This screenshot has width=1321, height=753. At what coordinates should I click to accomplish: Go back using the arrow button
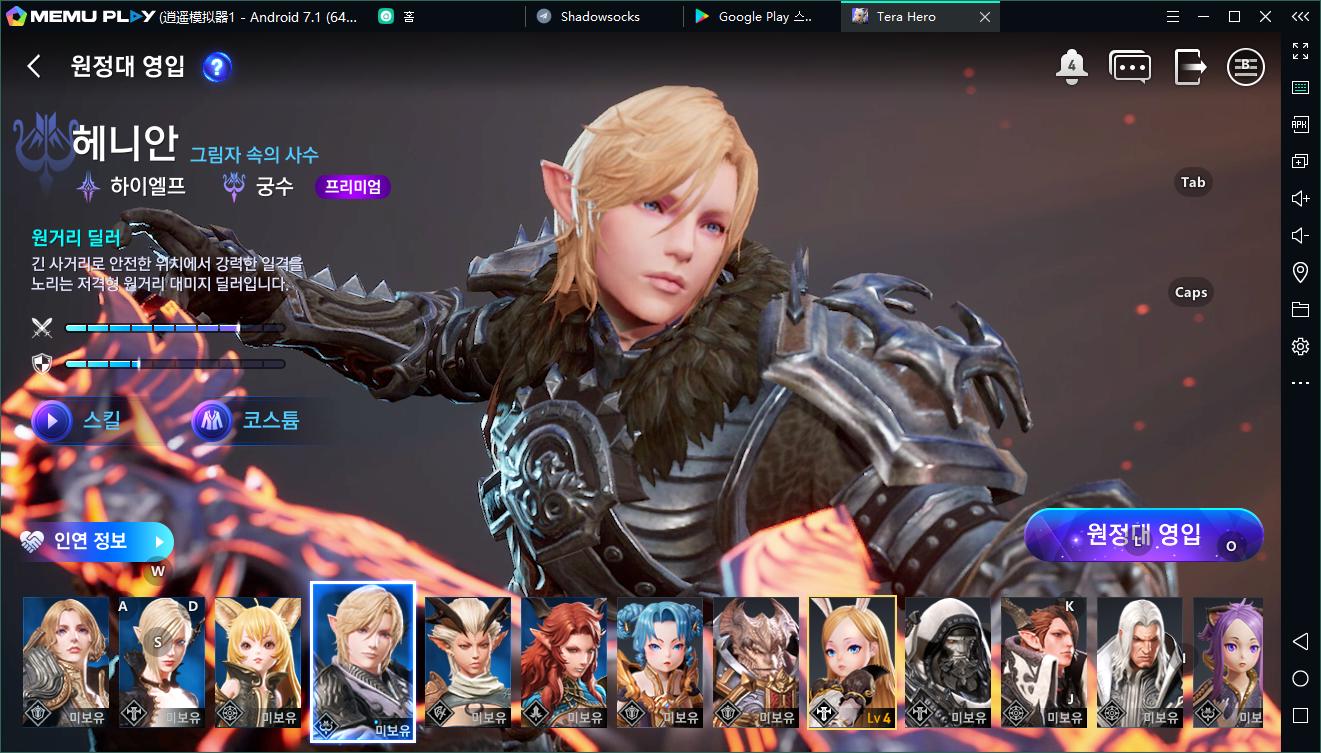pyautogui.click(x=34, y=66)
